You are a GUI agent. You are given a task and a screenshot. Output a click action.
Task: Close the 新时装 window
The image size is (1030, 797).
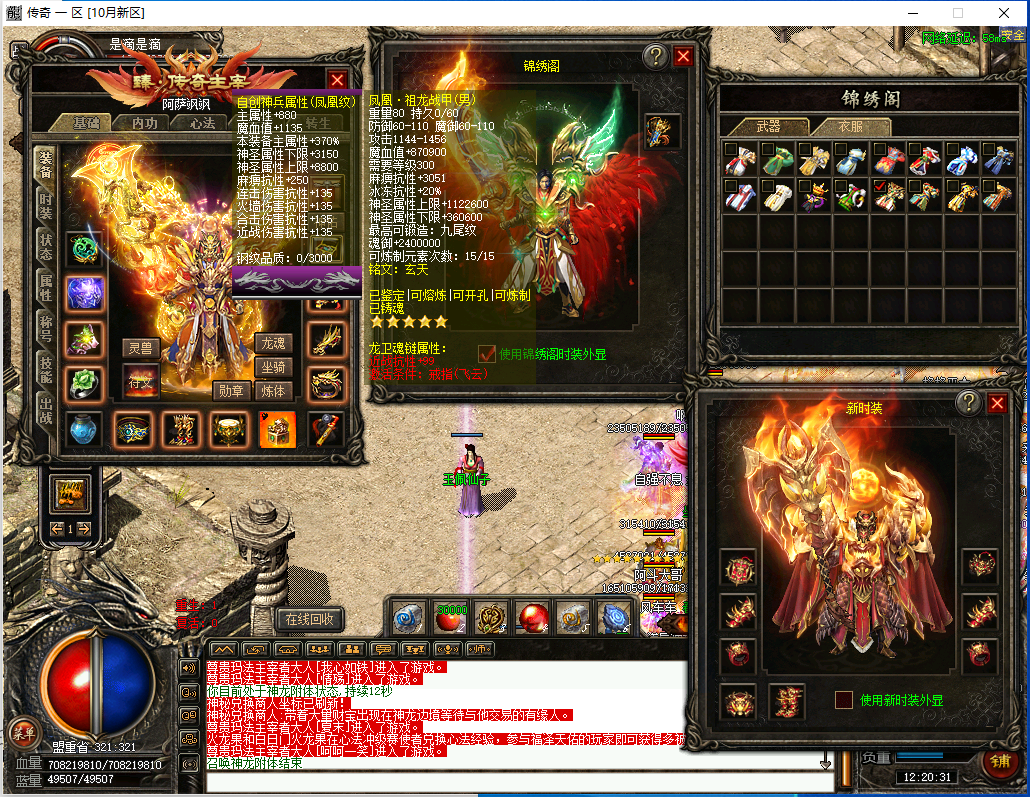pyautogui.click(x=997, y=403)
